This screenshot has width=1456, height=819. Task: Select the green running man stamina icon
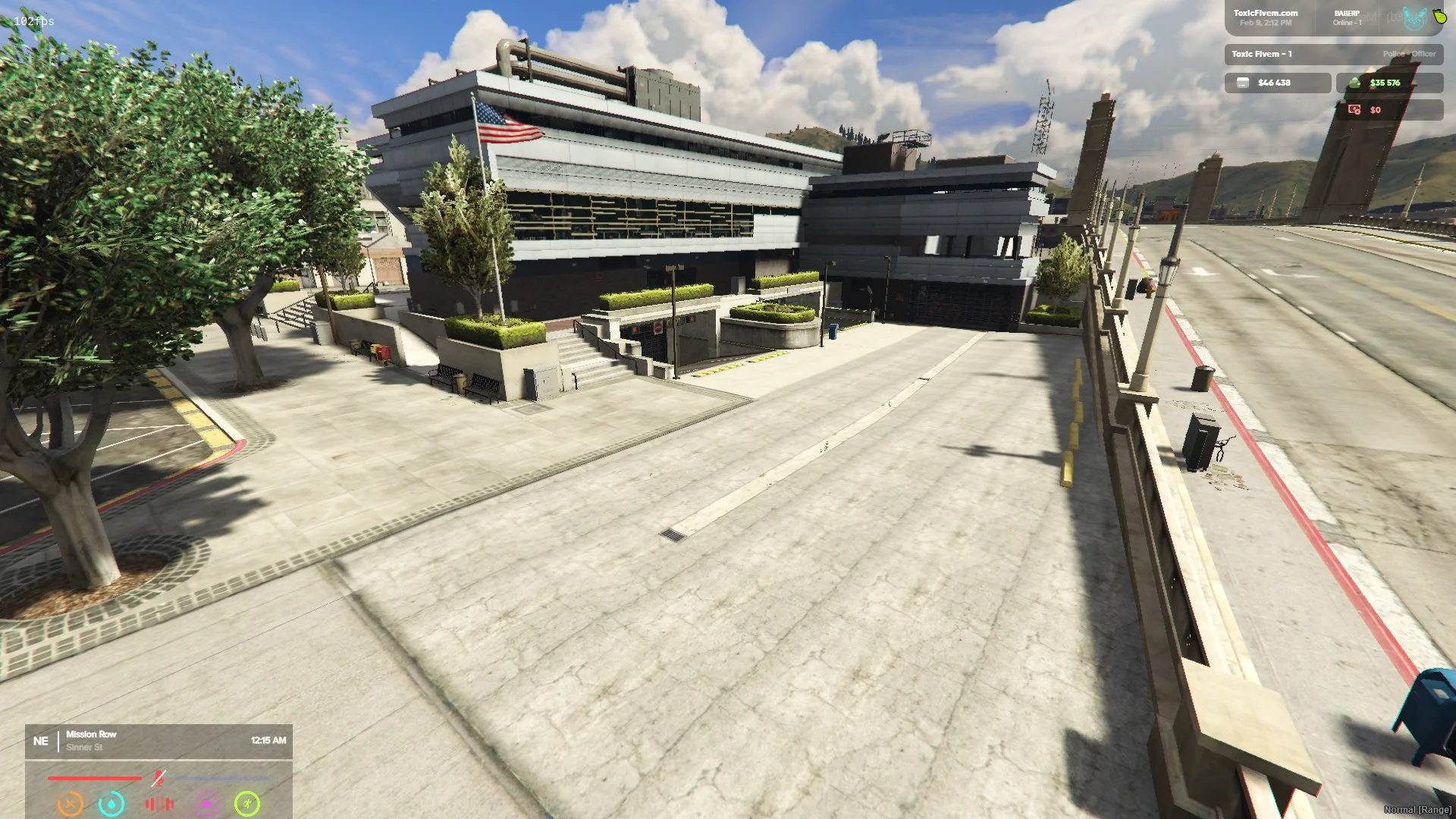pyautogui.click(x=247, y=803)
